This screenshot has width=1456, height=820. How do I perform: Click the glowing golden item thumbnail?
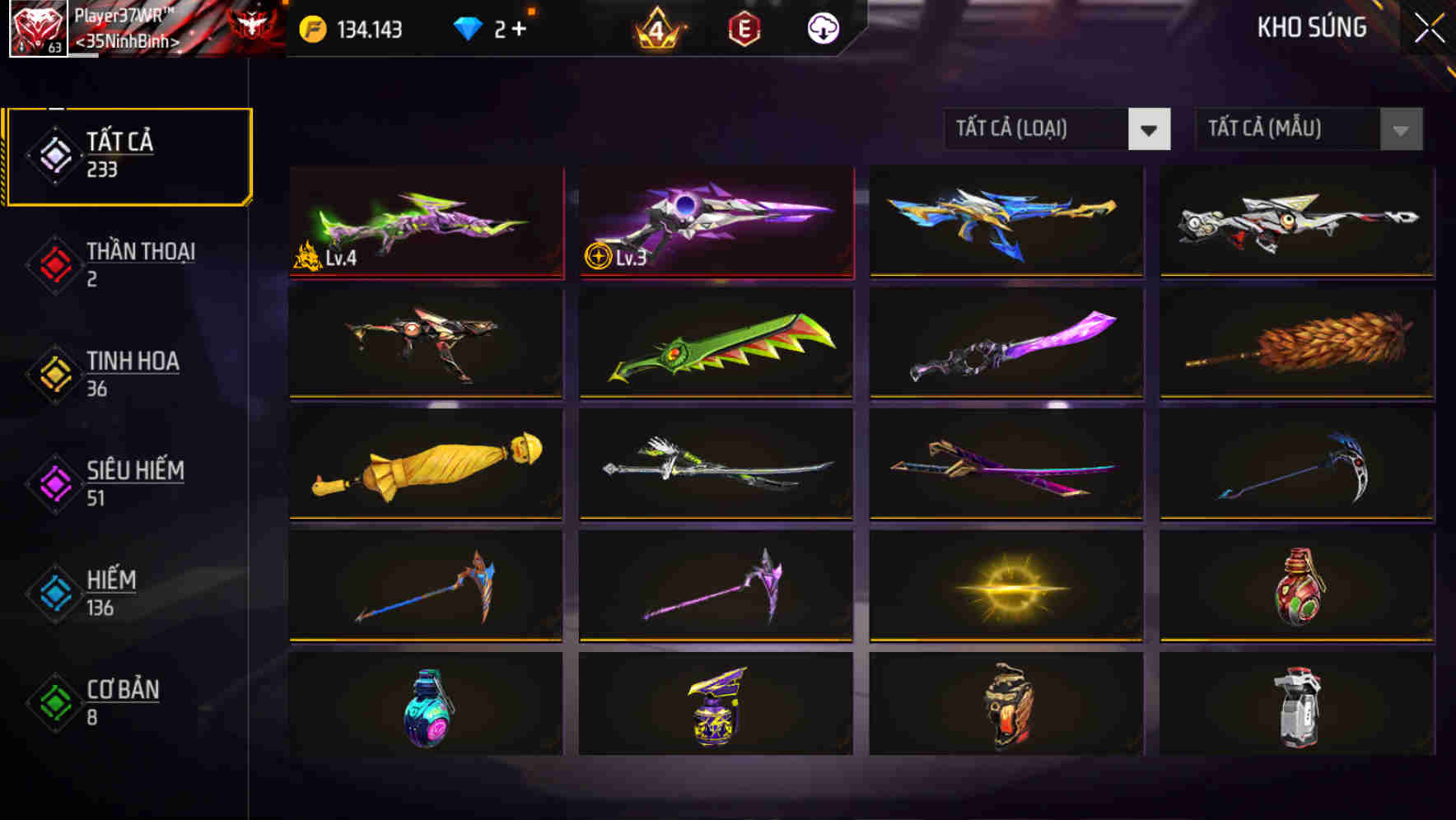pyautogui.click(x=1006, y=589)
